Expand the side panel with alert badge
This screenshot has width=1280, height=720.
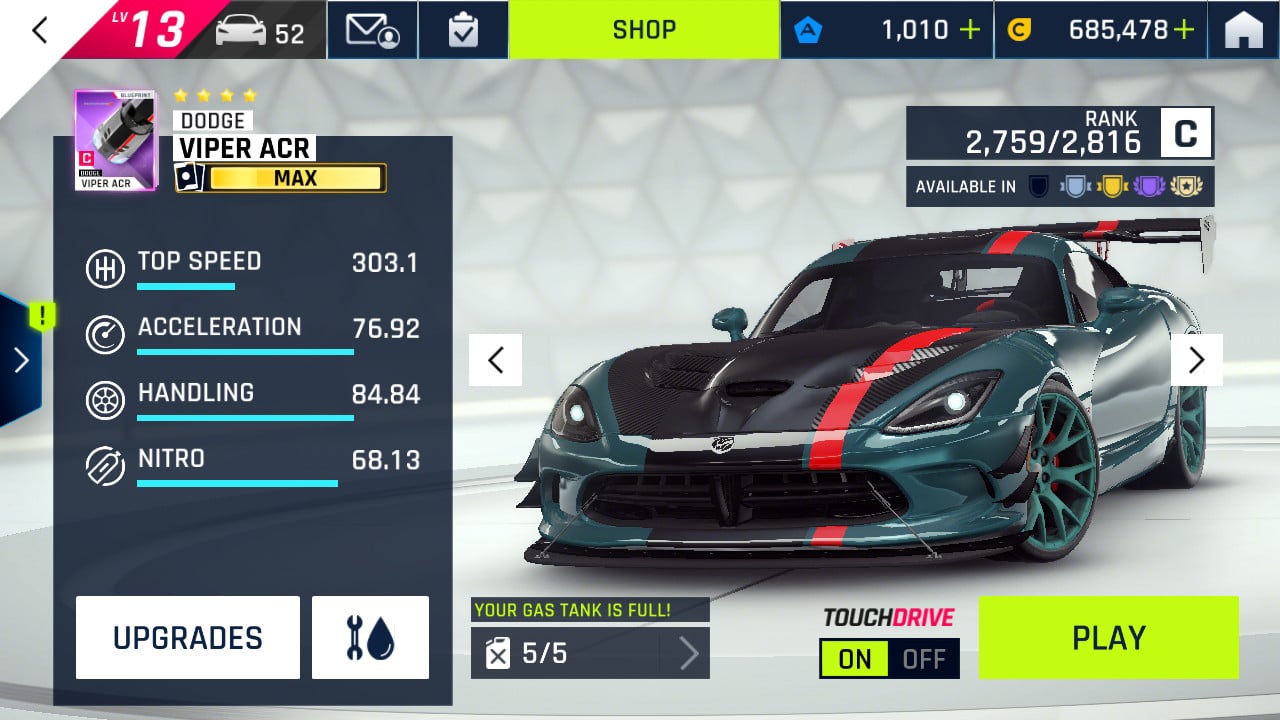pos(20,360)
